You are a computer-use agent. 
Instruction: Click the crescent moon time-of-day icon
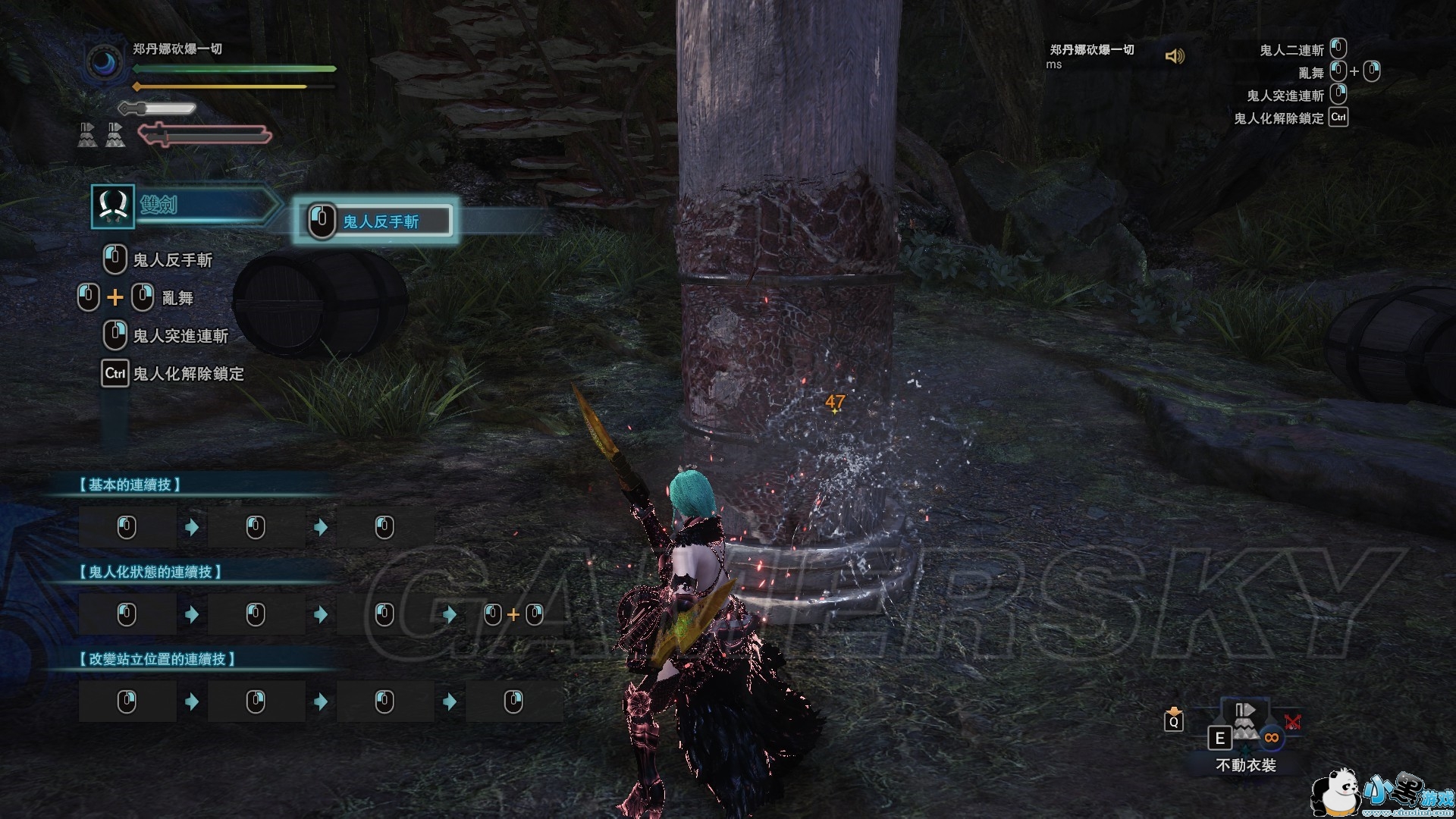coord(104,63)
